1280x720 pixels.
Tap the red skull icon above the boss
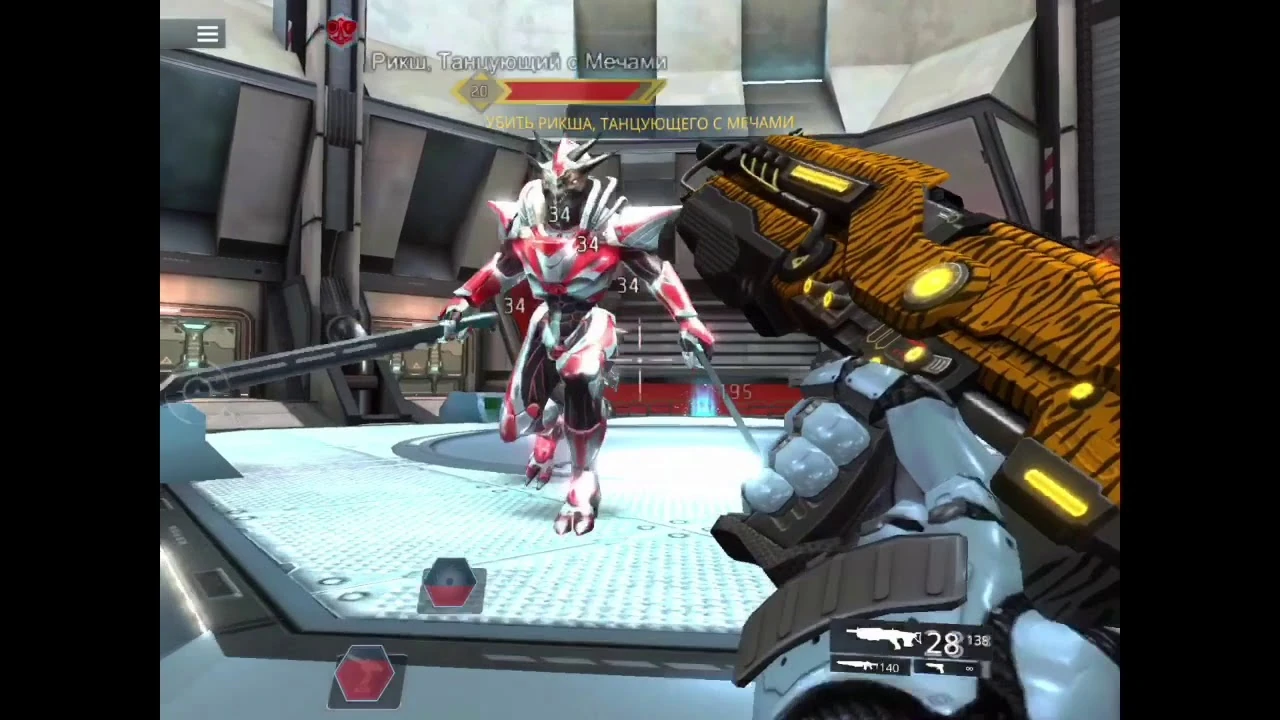point(340,32)
